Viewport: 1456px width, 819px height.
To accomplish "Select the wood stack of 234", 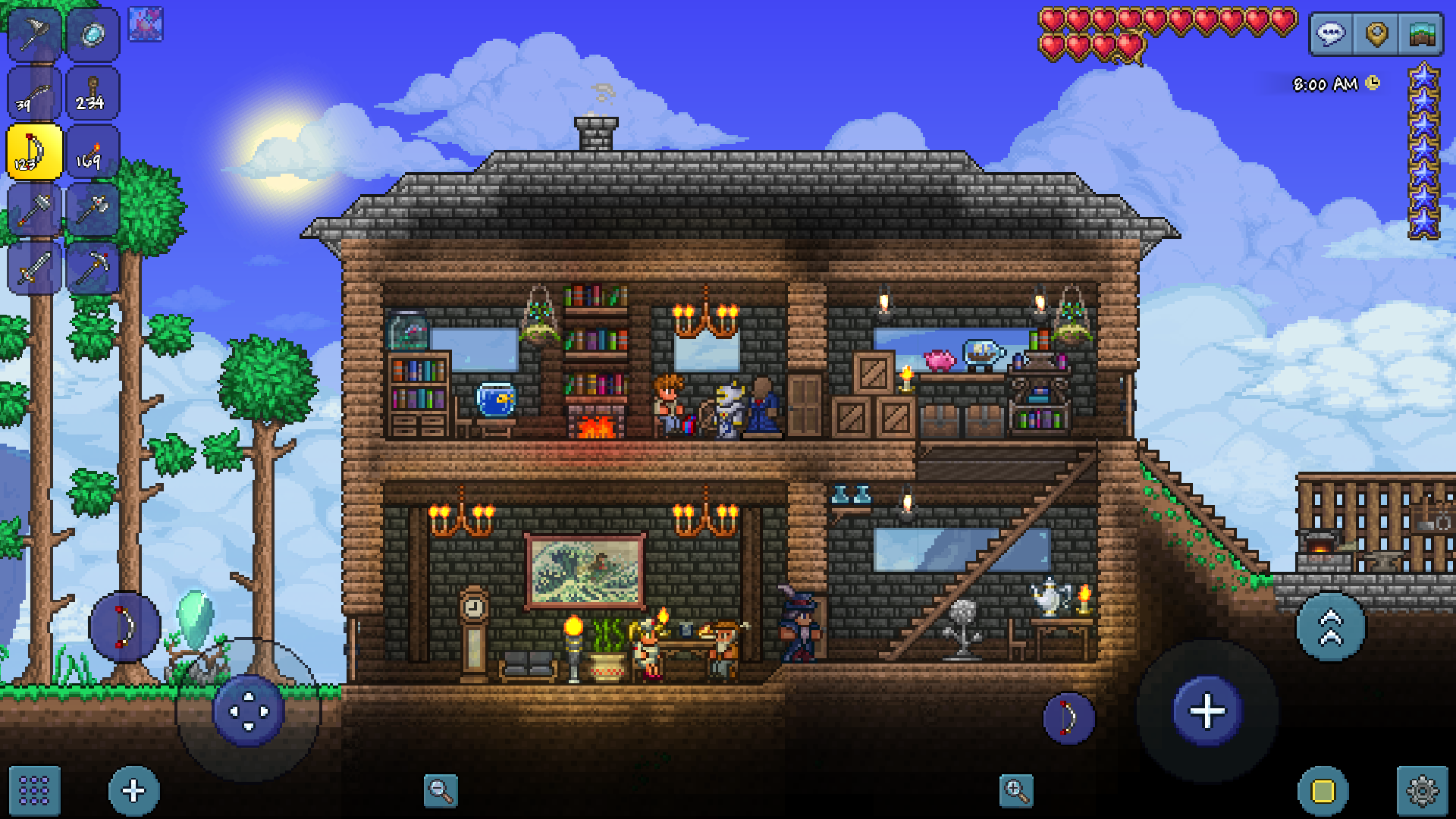I will [93, 93].
